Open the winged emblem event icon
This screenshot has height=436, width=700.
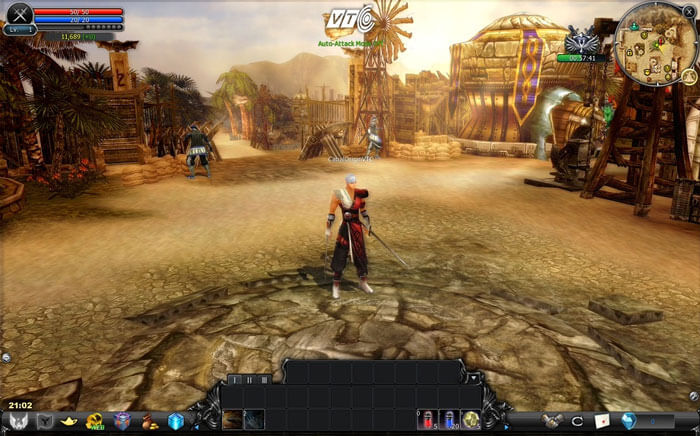click(581, 41)
